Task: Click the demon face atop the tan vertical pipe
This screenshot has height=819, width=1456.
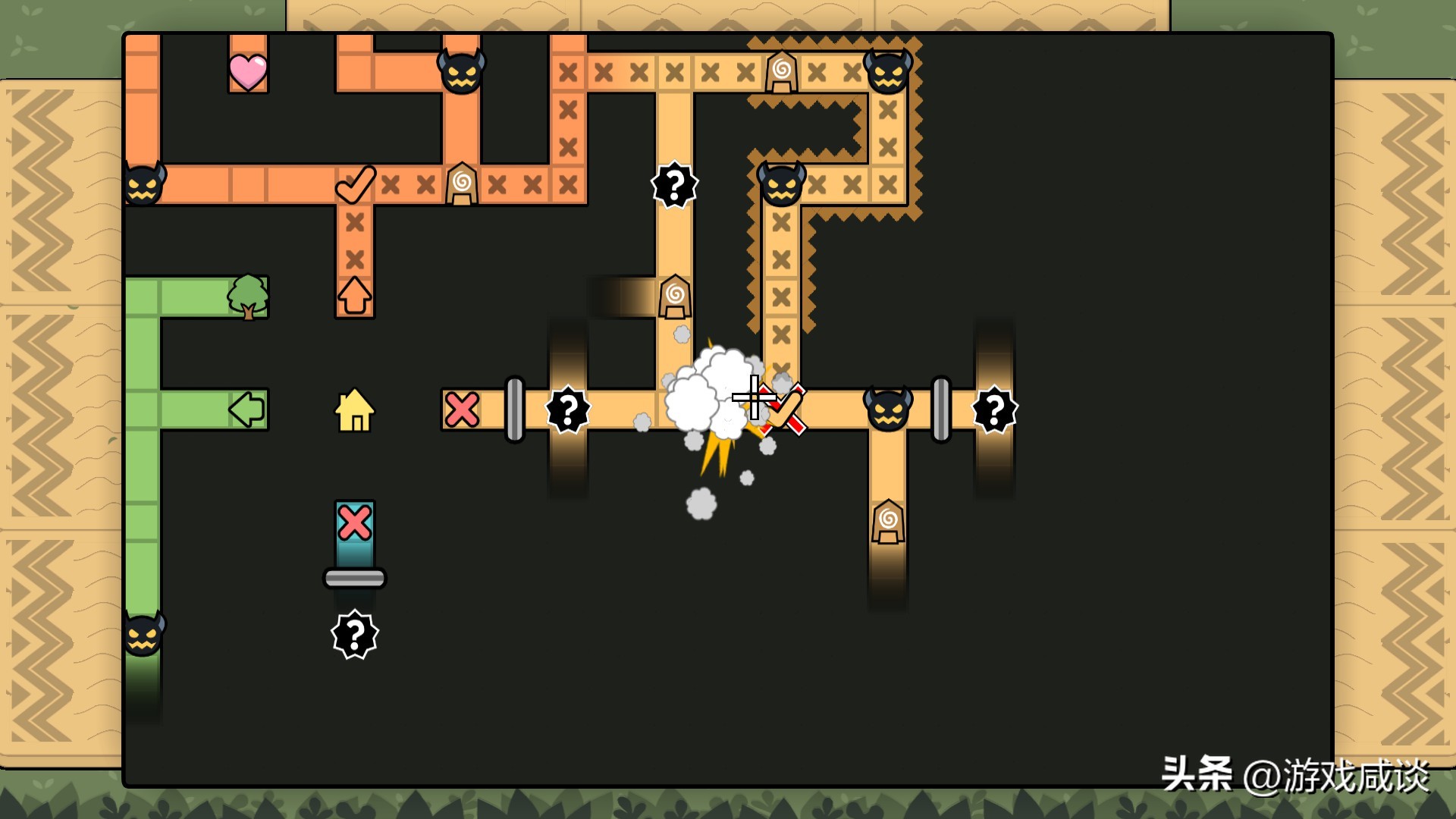Action: tap(781, 184)
